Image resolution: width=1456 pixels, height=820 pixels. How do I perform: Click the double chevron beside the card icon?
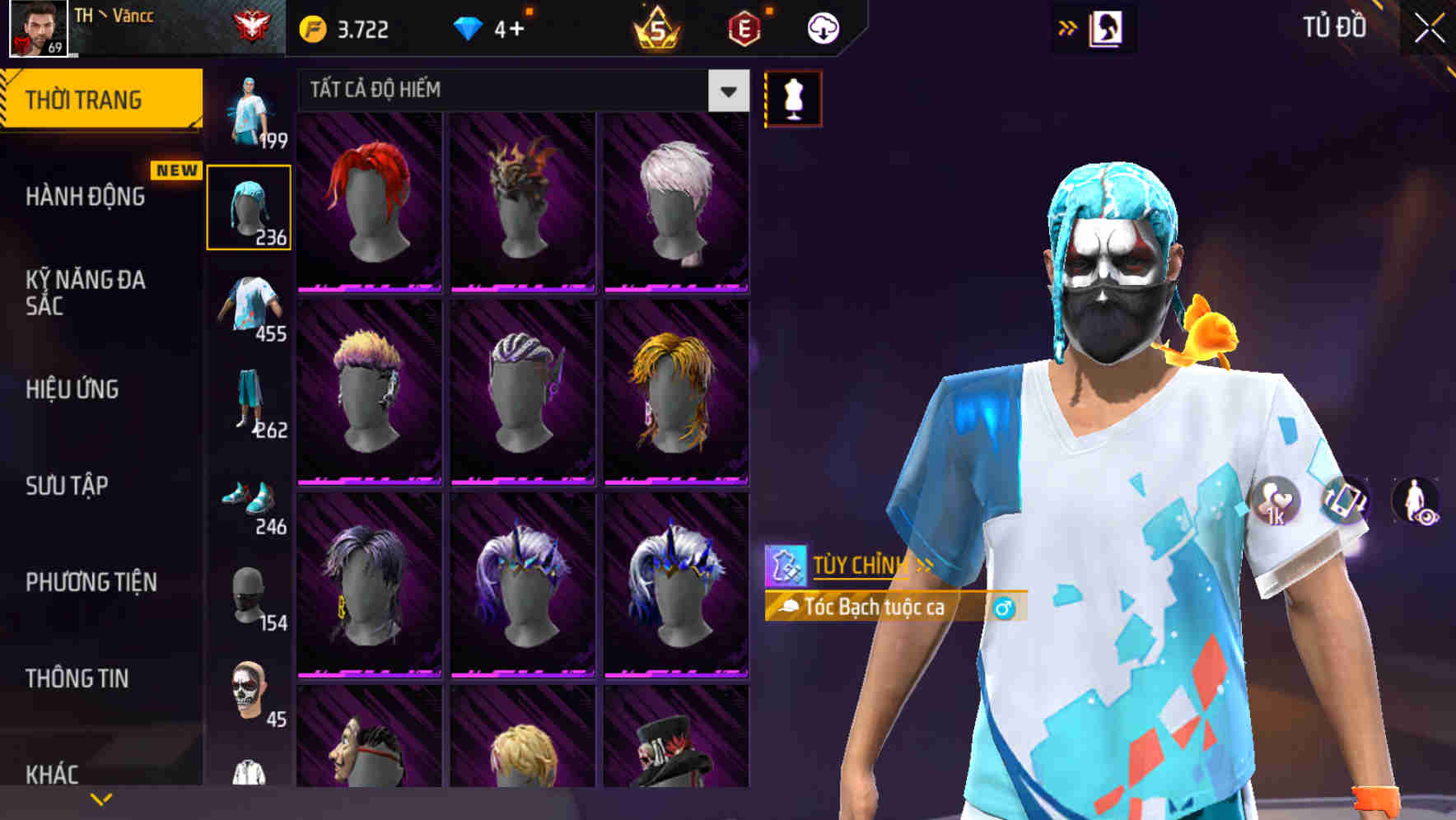point(1069,26)
